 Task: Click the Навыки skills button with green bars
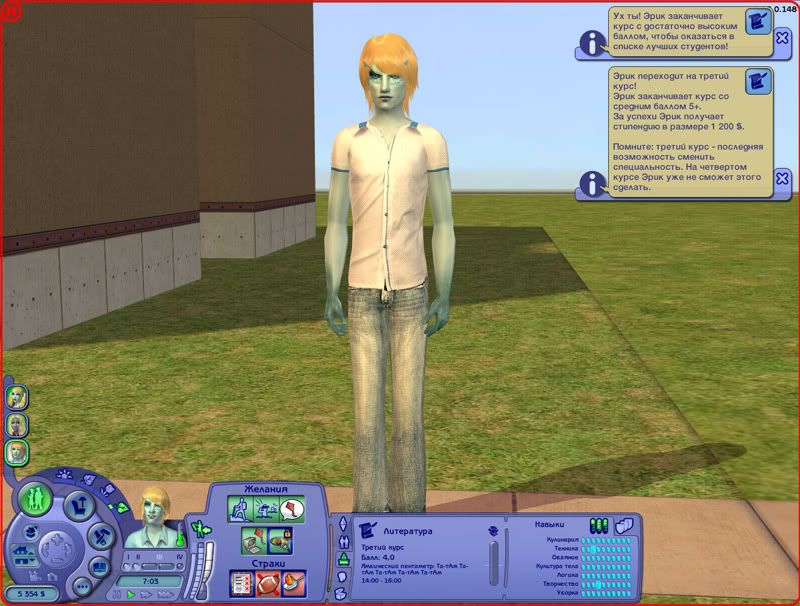(x=599, y=525)
